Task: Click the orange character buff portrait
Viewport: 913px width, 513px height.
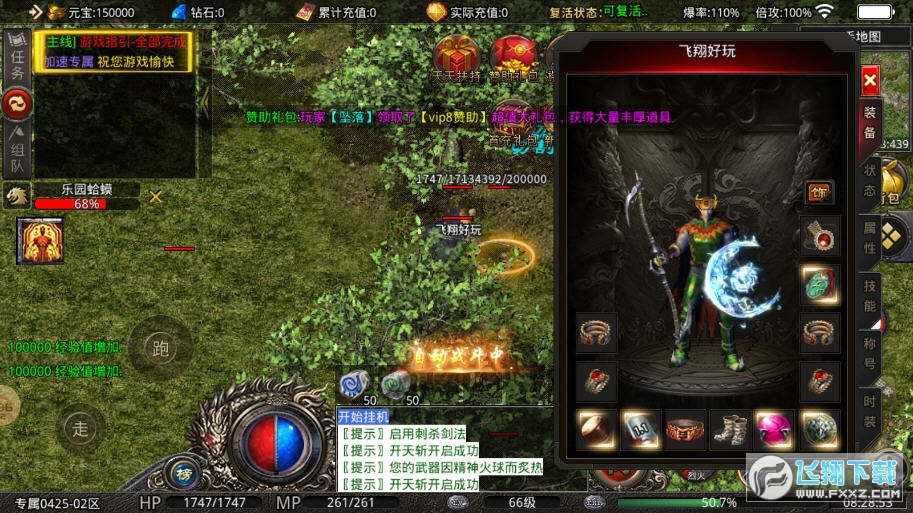Action: (x=36, y=241)
